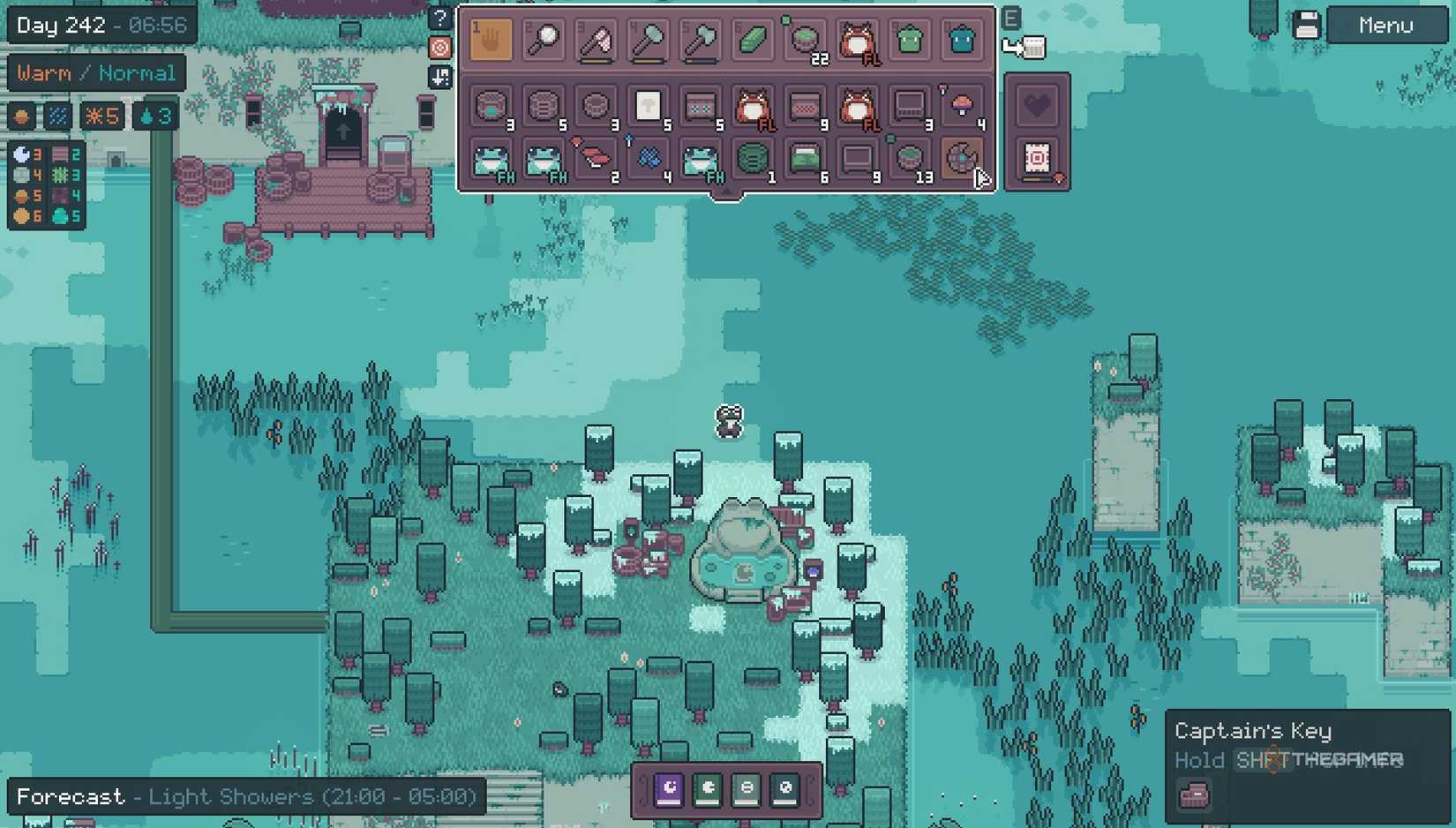Toggle the purple moon filter at the bottom
The width and height of the screenshot is (1456, 828).
[x=668, y=791]
